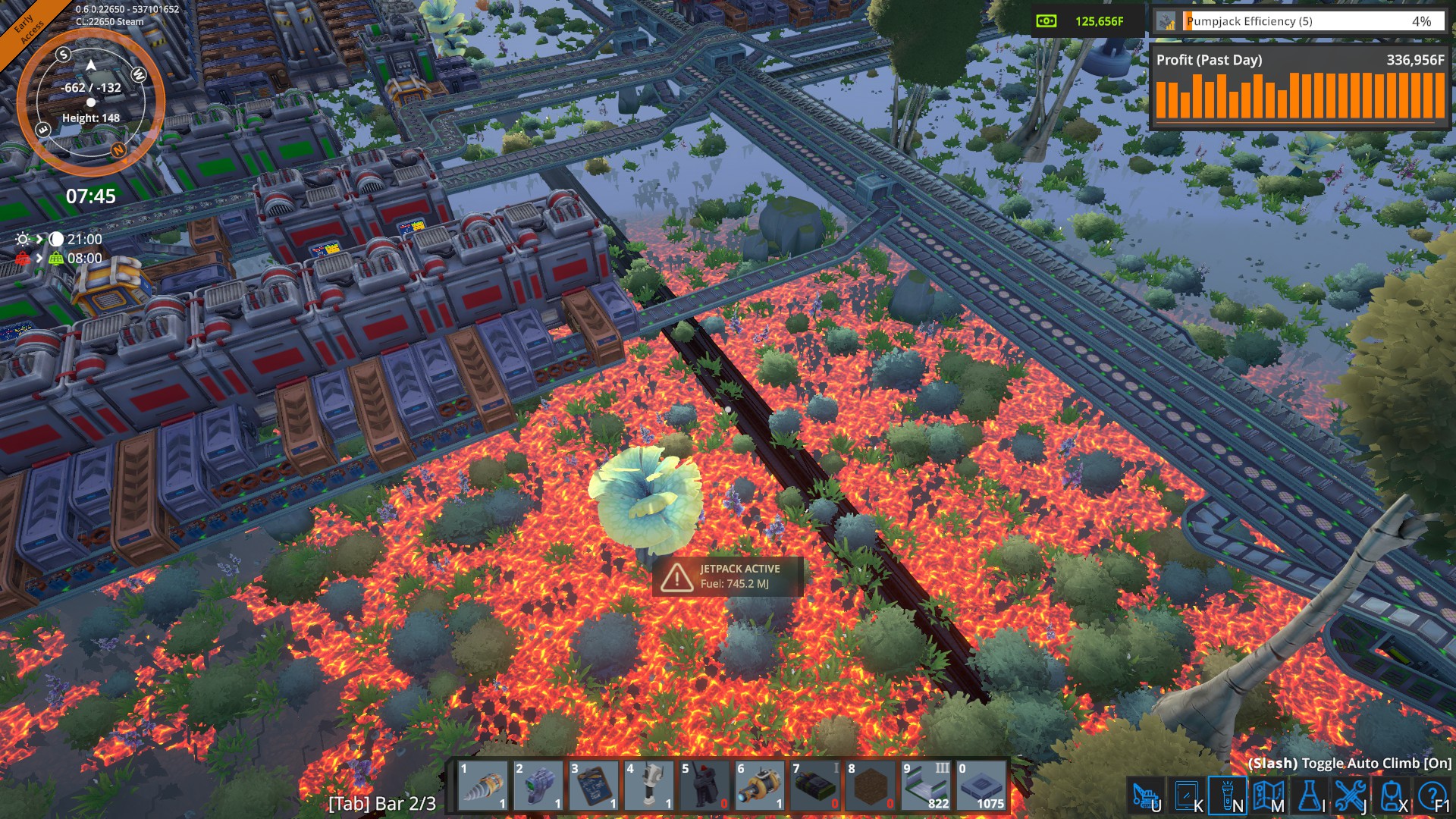Select the white handheld tool in slot 4
The height and width of the screenshot is (819, 1456).
(x=649, y=786)
